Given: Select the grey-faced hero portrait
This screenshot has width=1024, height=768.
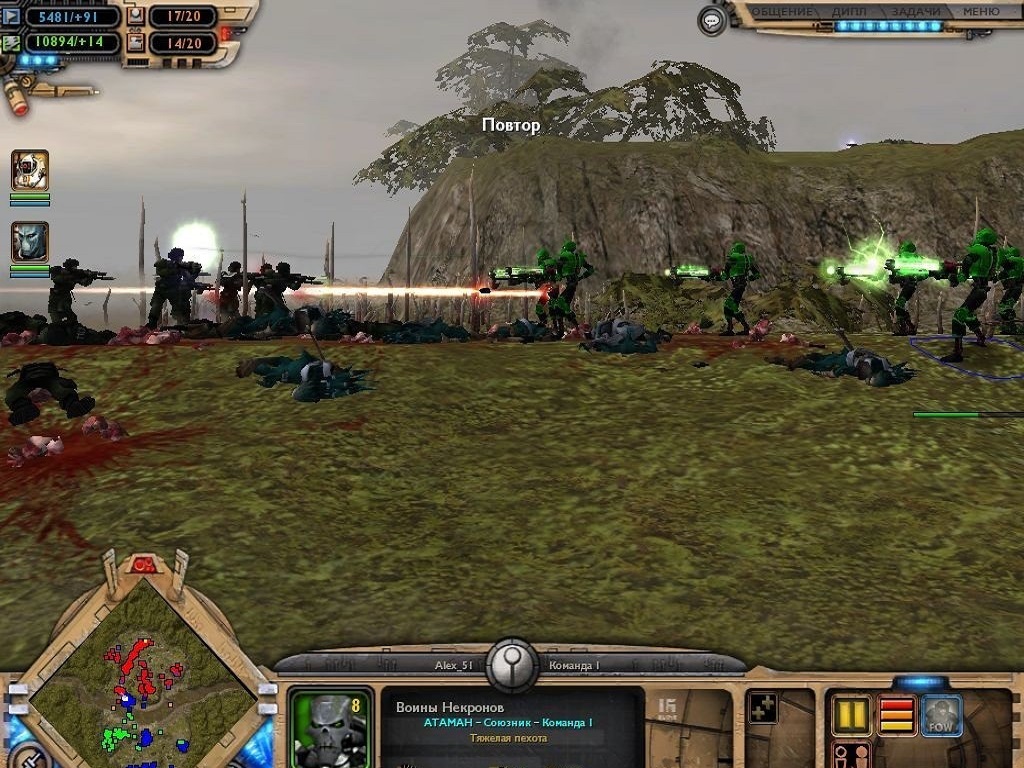Looking at the screenshot, I should click(30, 242).
